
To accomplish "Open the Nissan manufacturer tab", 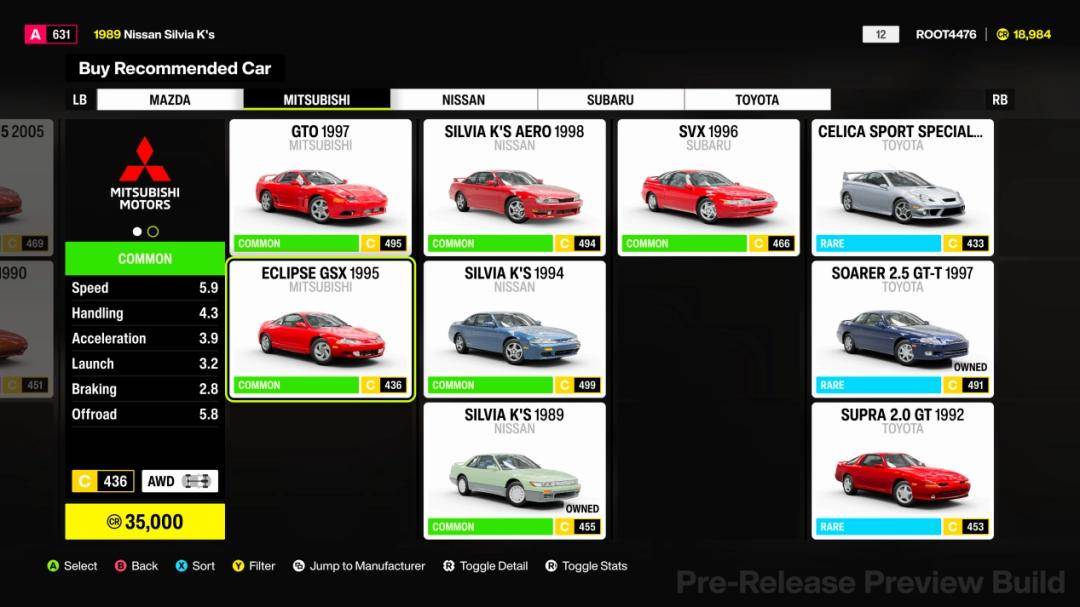I will point(463,100).
